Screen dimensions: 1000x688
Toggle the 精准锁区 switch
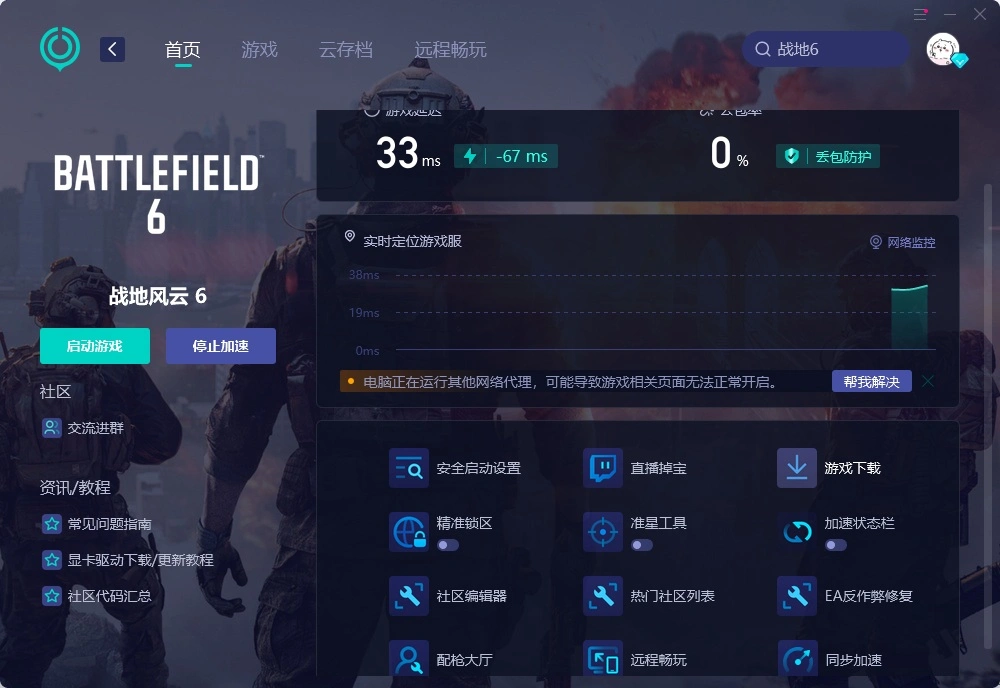[x=448, y=545]
